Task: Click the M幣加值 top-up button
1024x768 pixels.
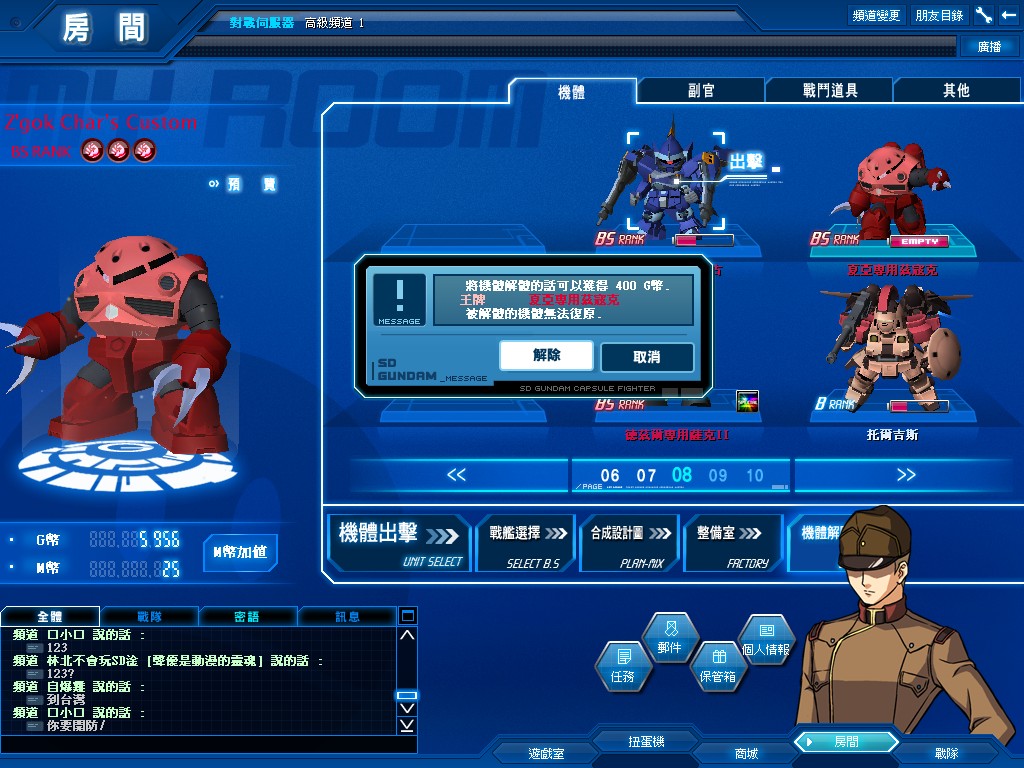Action: coord(240,552)
